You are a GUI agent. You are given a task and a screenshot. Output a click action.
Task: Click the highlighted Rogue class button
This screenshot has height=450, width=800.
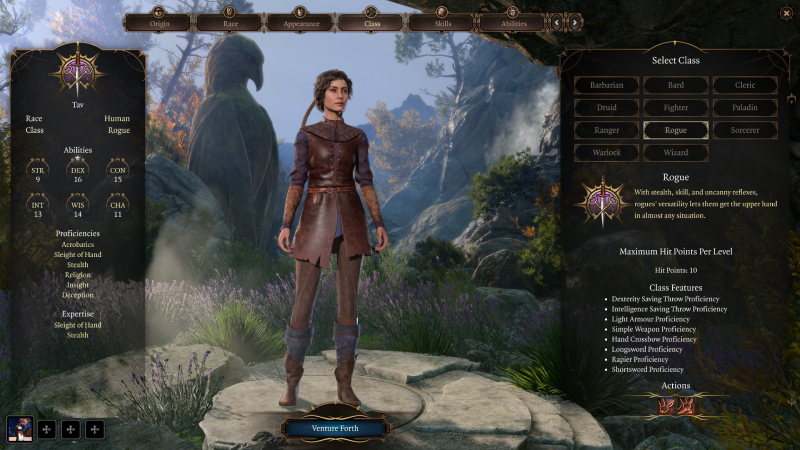(x=676, y=130)
